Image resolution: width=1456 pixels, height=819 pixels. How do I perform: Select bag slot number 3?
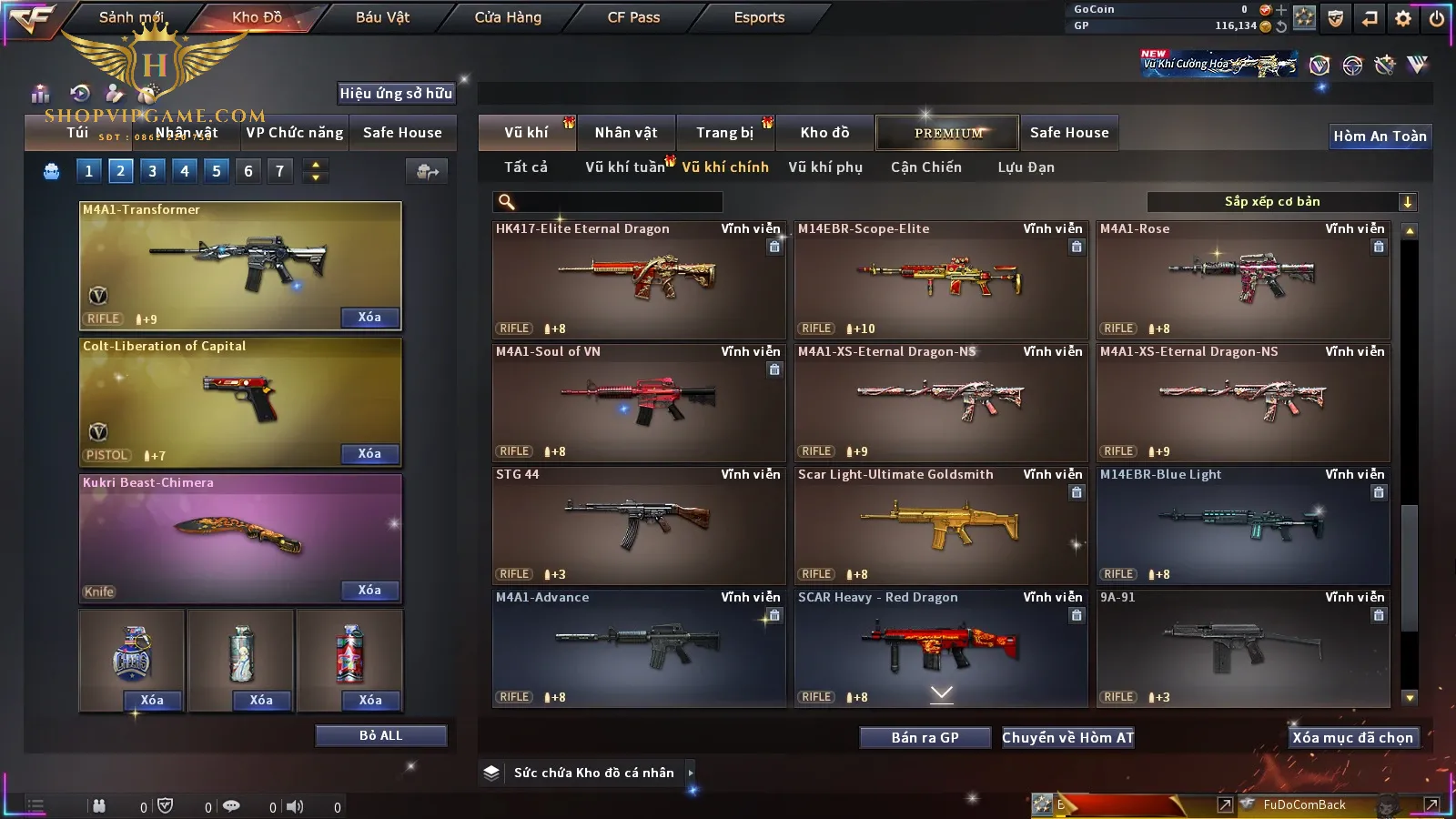click(x=152, y=171)
